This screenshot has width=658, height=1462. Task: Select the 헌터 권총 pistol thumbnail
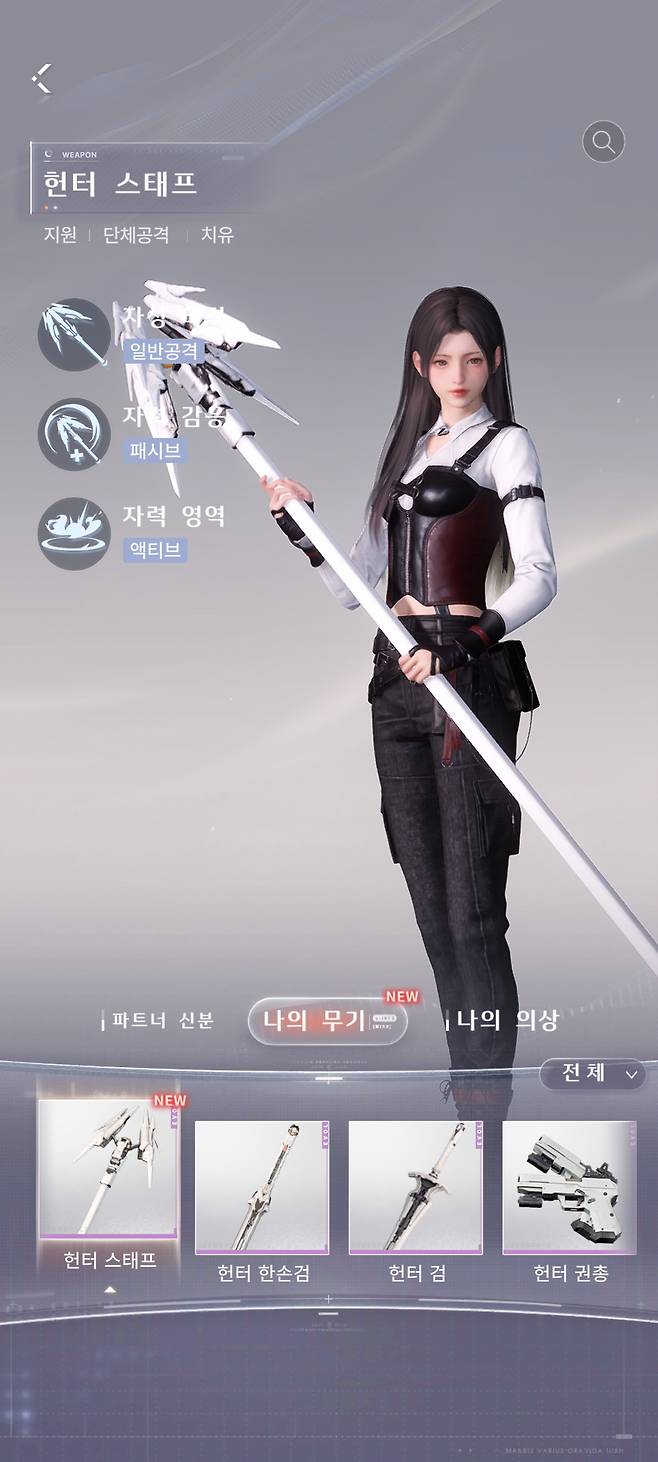click(570, 1186)
